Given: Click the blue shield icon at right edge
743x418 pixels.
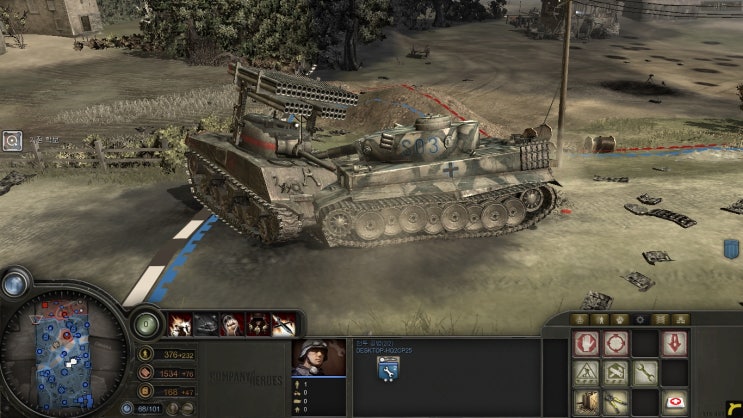Looking at the screenshot, I should (x=731, y=248).
